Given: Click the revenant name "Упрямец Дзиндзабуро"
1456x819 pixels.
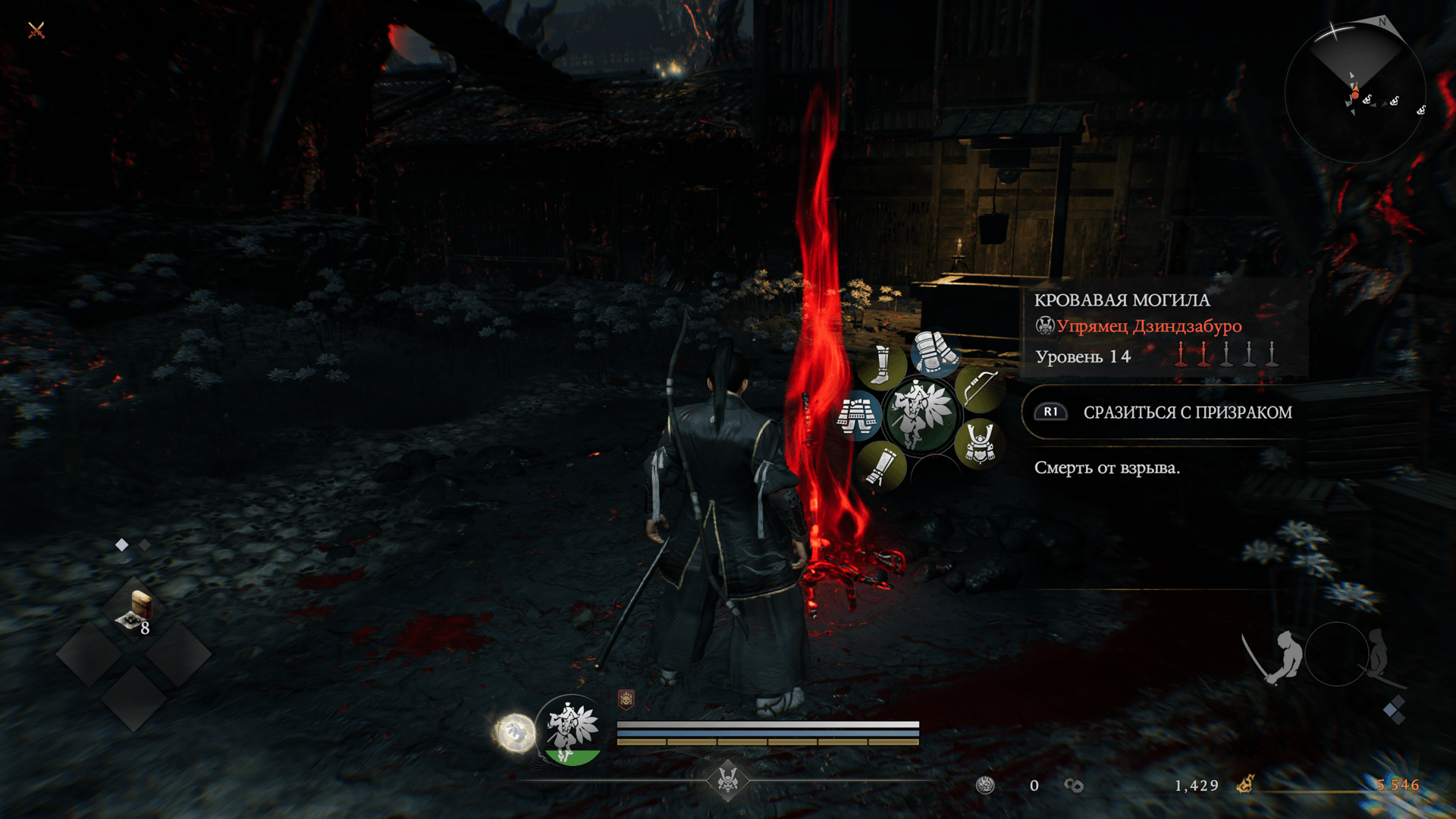Looking at the screenshot, I should pyautogui.click(x=1148, y=326).
